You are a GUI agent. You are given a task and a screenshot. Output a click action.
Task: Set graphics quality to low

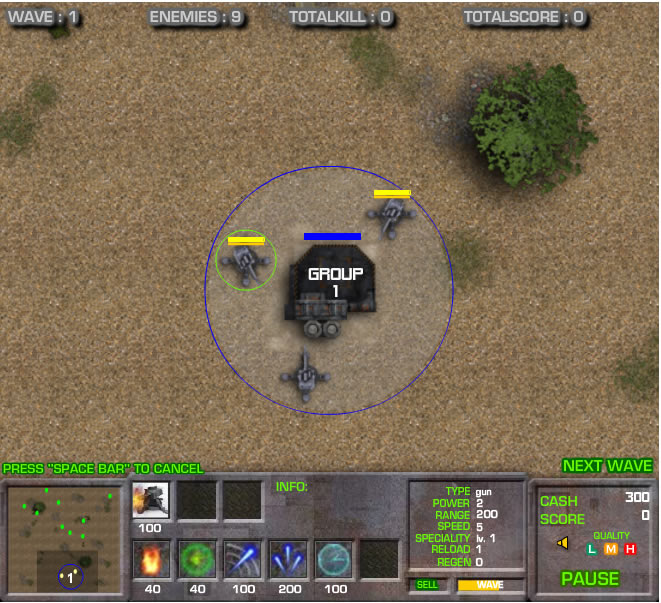coord(591,549)
